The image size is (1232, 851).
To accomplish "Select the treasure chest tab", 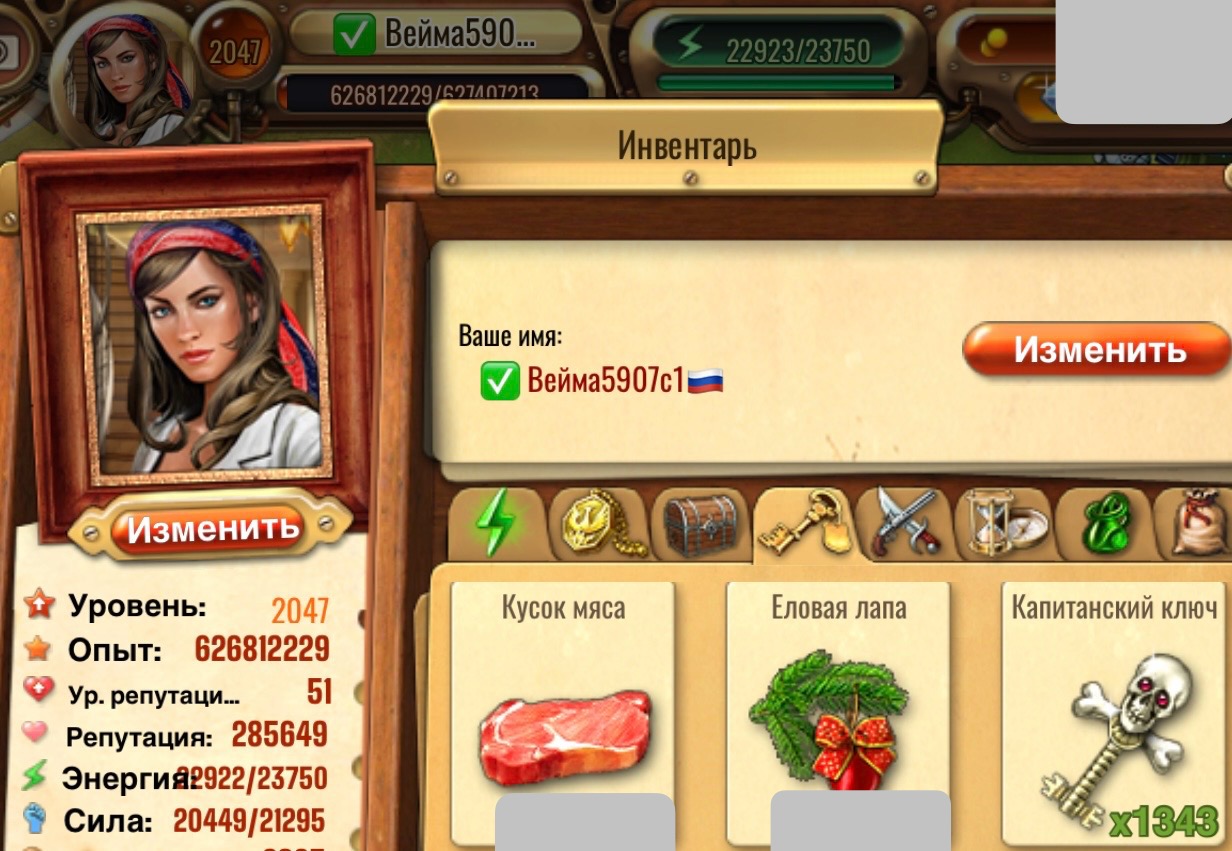I will tap(700, 524).
